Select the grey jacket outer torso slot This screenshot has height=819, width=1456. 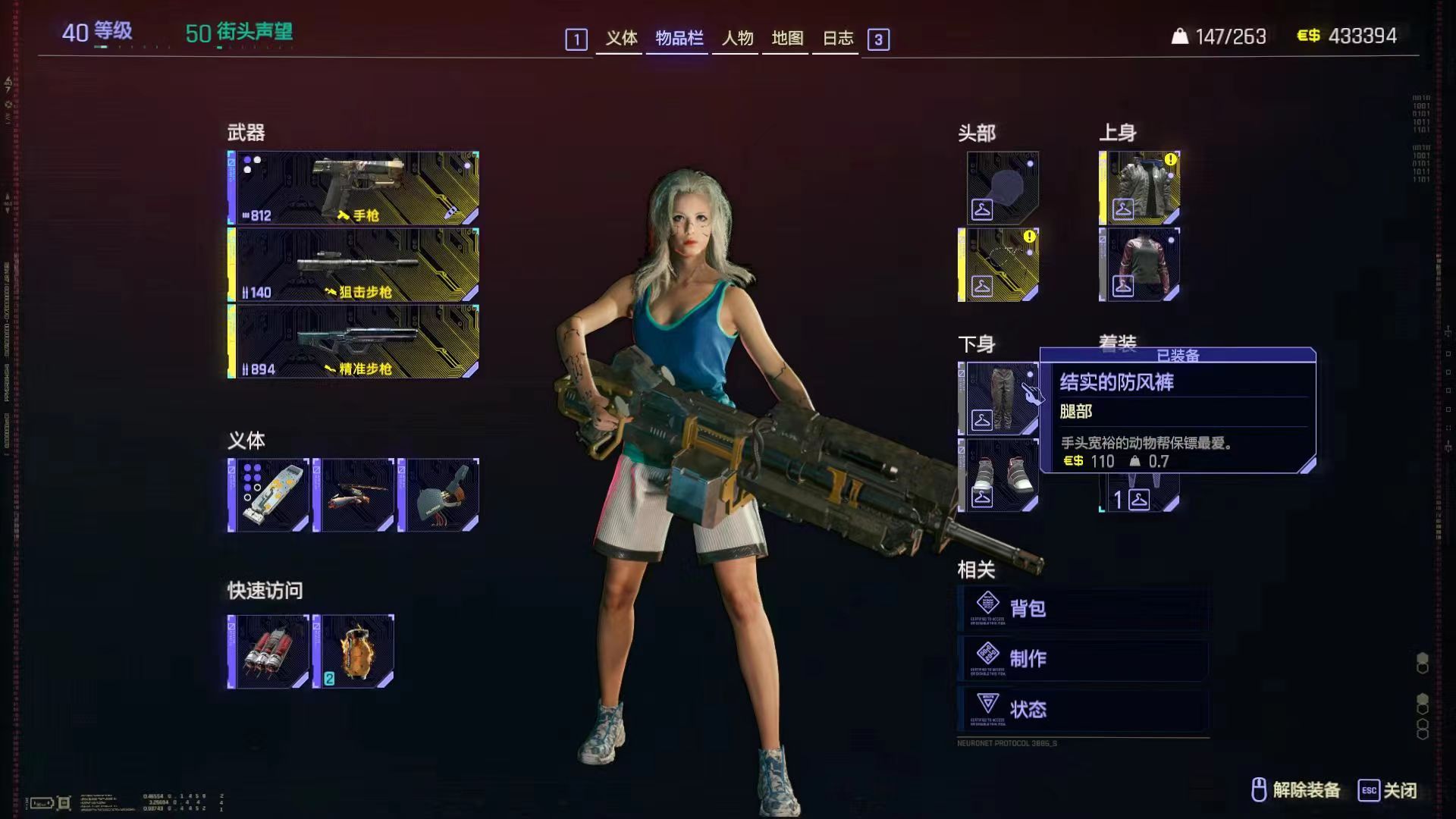click(1140, 188)
